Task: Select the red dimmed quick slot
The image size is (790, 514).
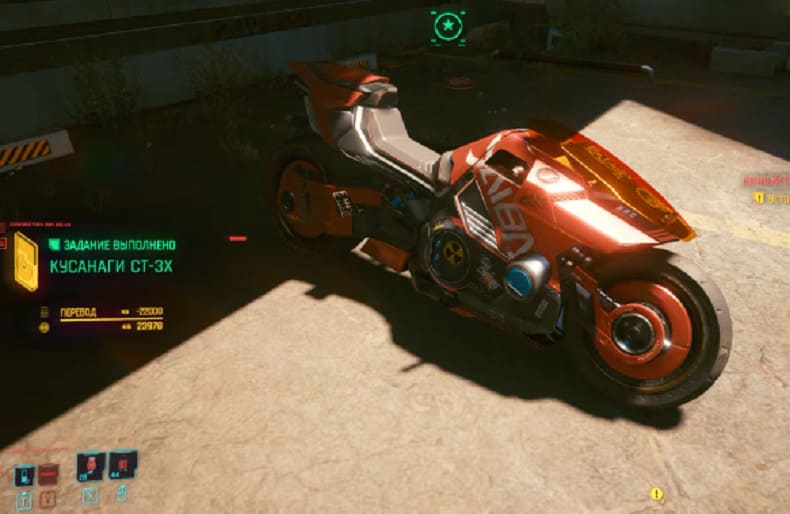Action: point(47,475)
